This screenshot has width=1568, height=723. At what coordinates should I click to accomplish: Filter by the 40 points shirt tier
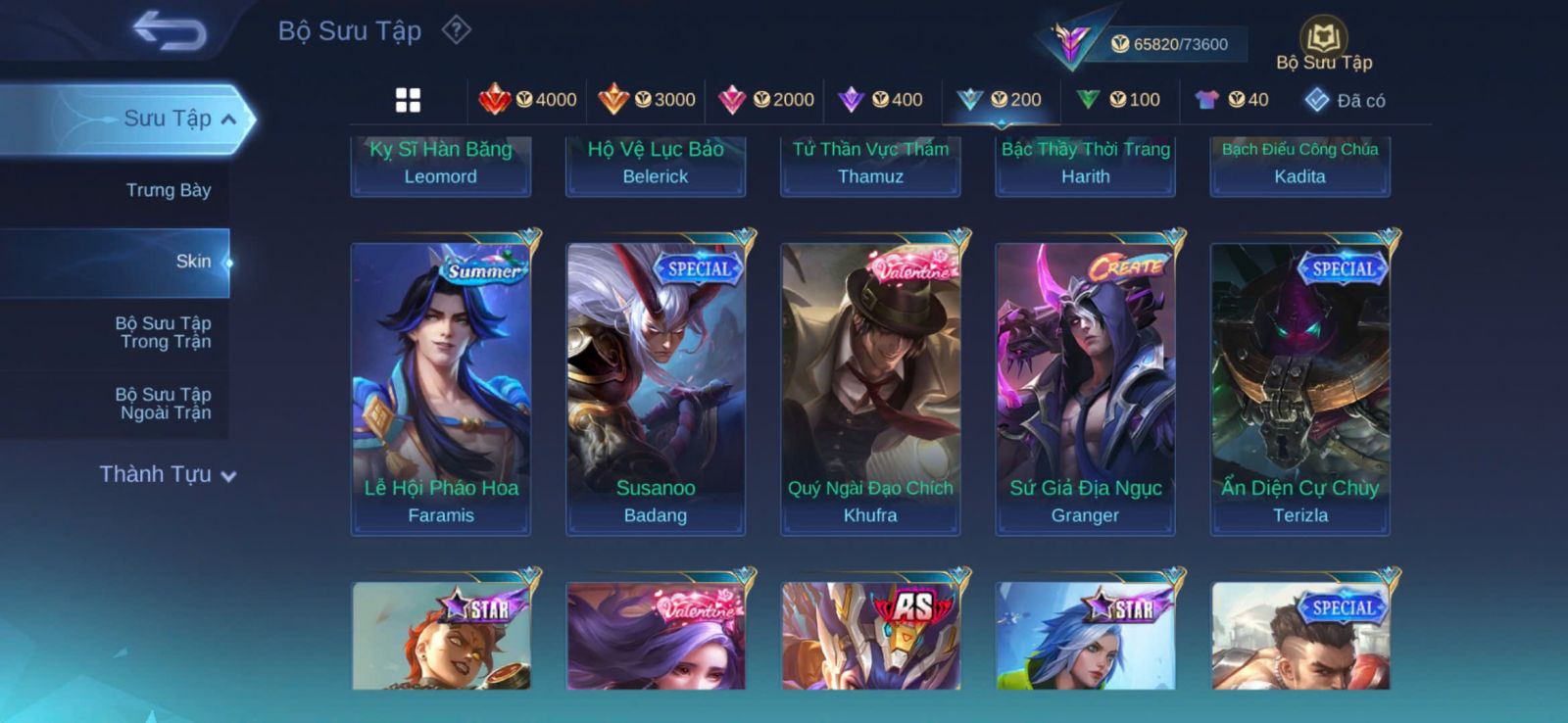(x=1232, y=100)
